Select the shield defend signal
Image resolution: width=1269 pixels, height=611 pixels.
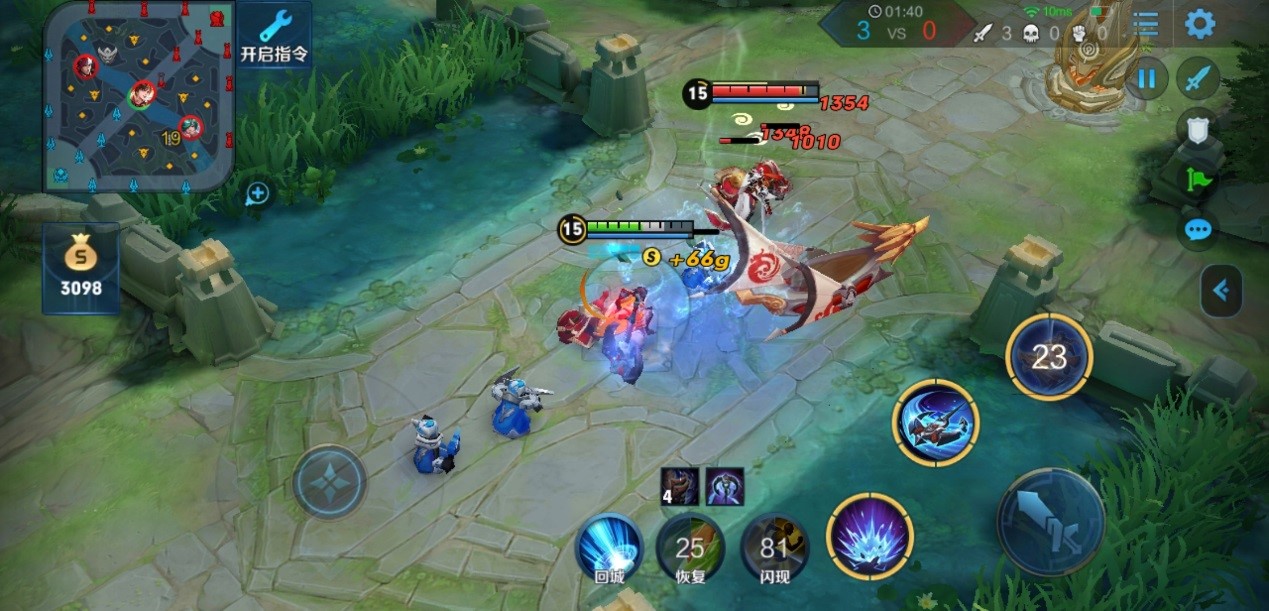click(x=1198, y=128)
